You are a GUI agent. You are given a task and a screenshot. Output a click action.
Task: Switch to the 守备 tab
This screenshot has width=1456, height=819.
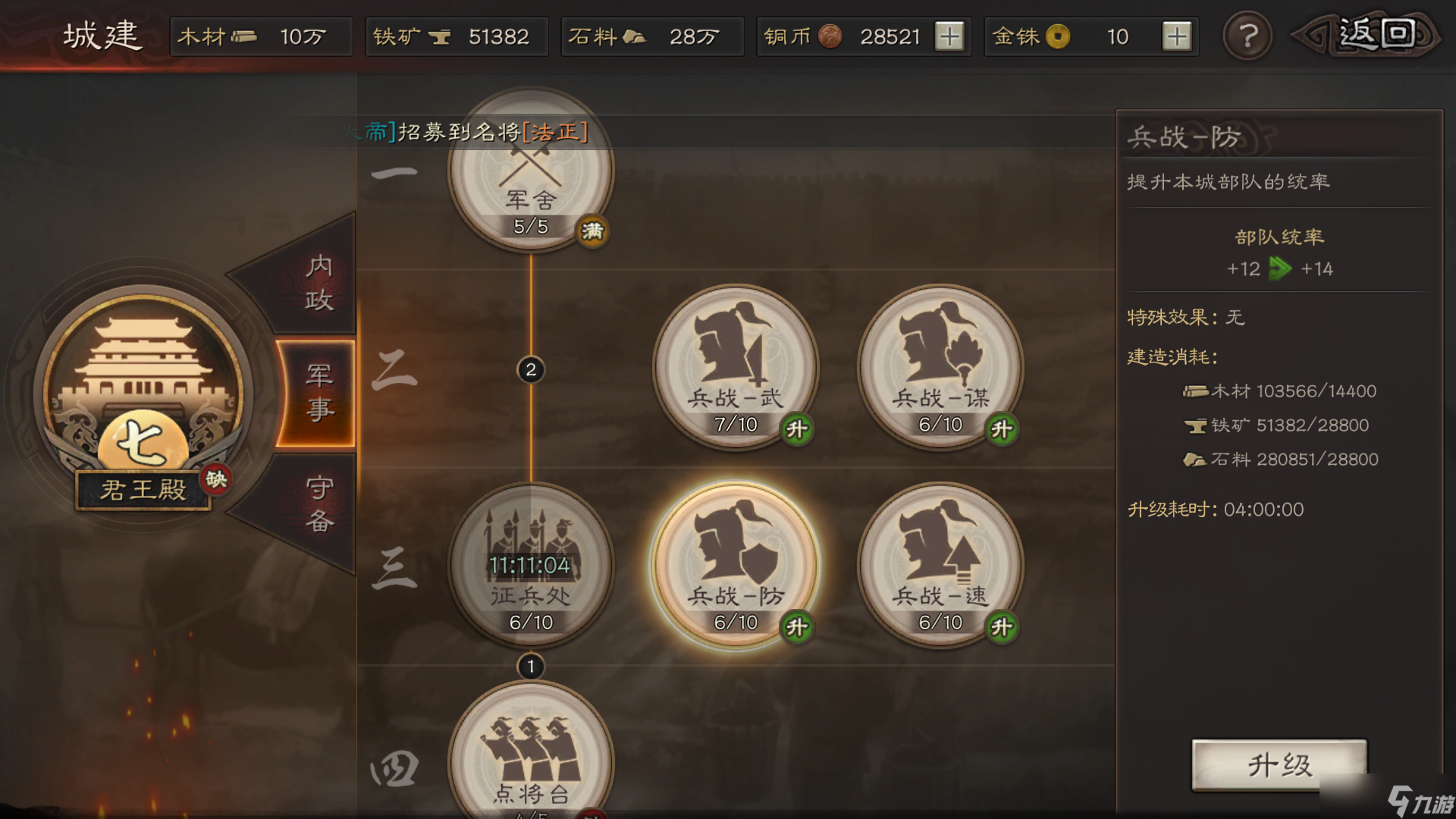point(318,500)
